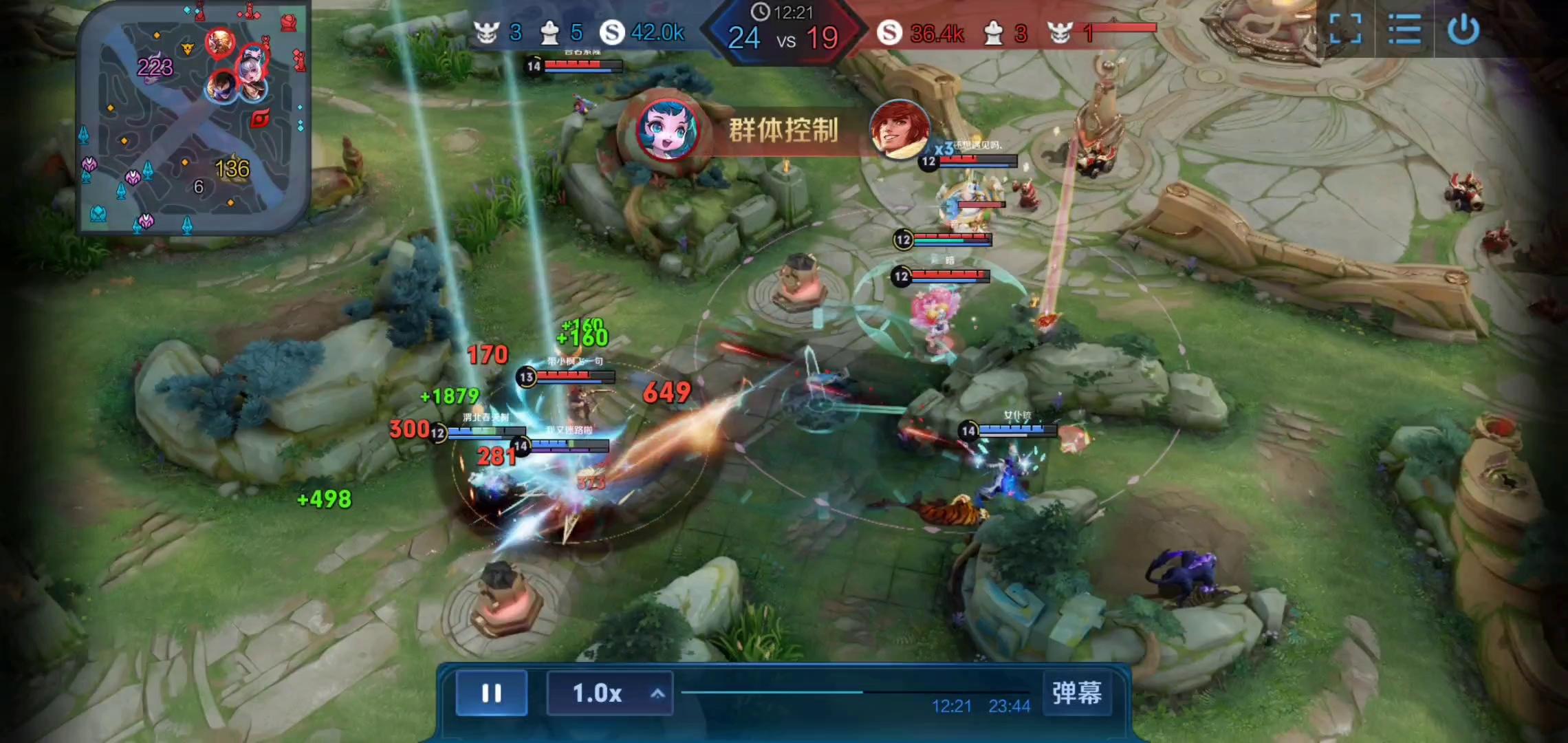Toggle fullscreen with the bracket icon
Viewport: 1568px width, 743px height.
(1345, 29)
